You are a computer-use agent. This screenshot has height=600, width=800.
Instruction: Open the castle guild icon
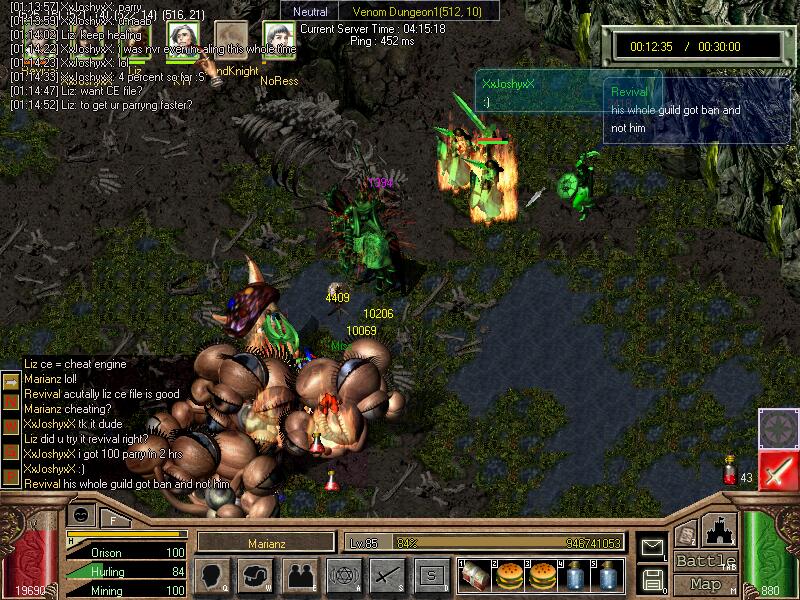coord(720,530)
